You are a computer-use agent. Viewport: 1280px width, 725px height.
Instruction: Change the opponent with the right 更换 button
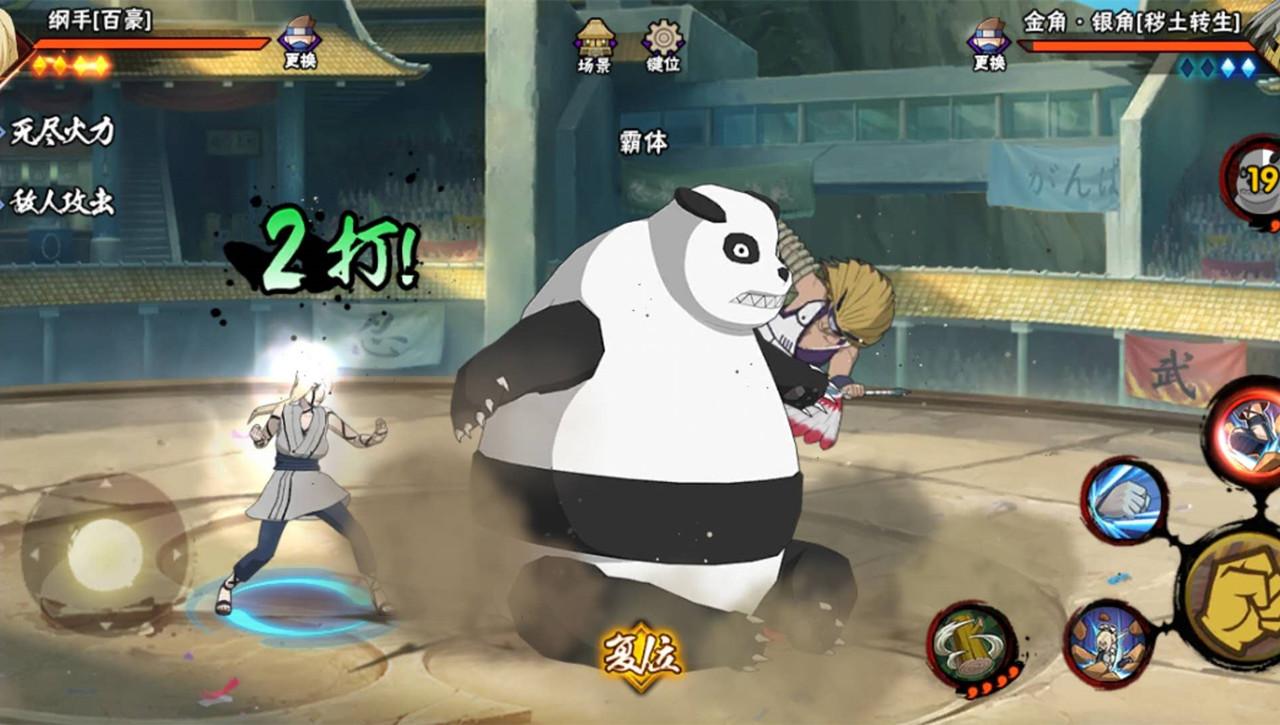point(989,46)
